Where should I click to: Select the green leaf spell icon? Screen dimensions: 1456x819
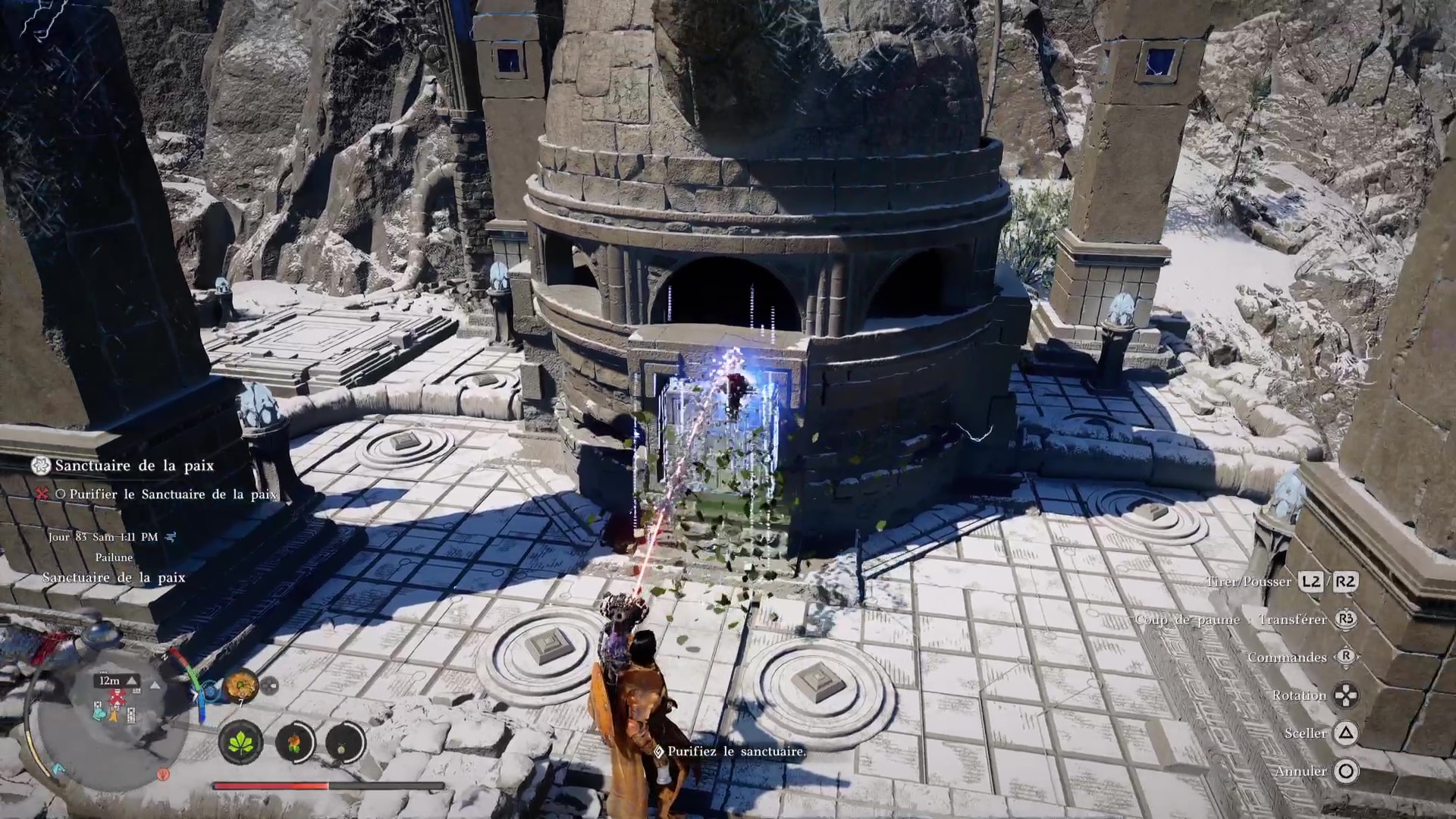coord(241,741)
